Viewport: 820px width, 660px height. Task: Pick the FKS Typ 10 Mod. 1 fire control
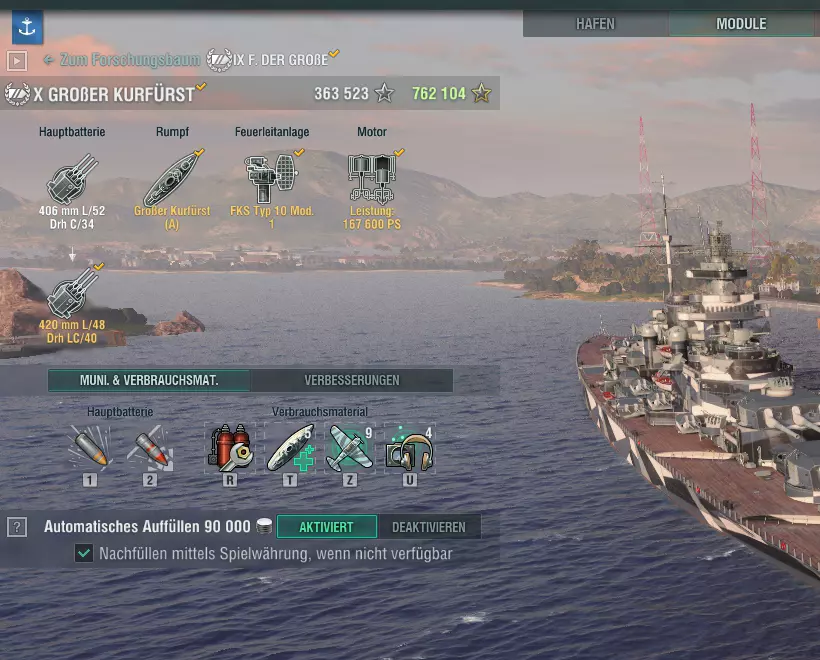click(x=271, y=180)
